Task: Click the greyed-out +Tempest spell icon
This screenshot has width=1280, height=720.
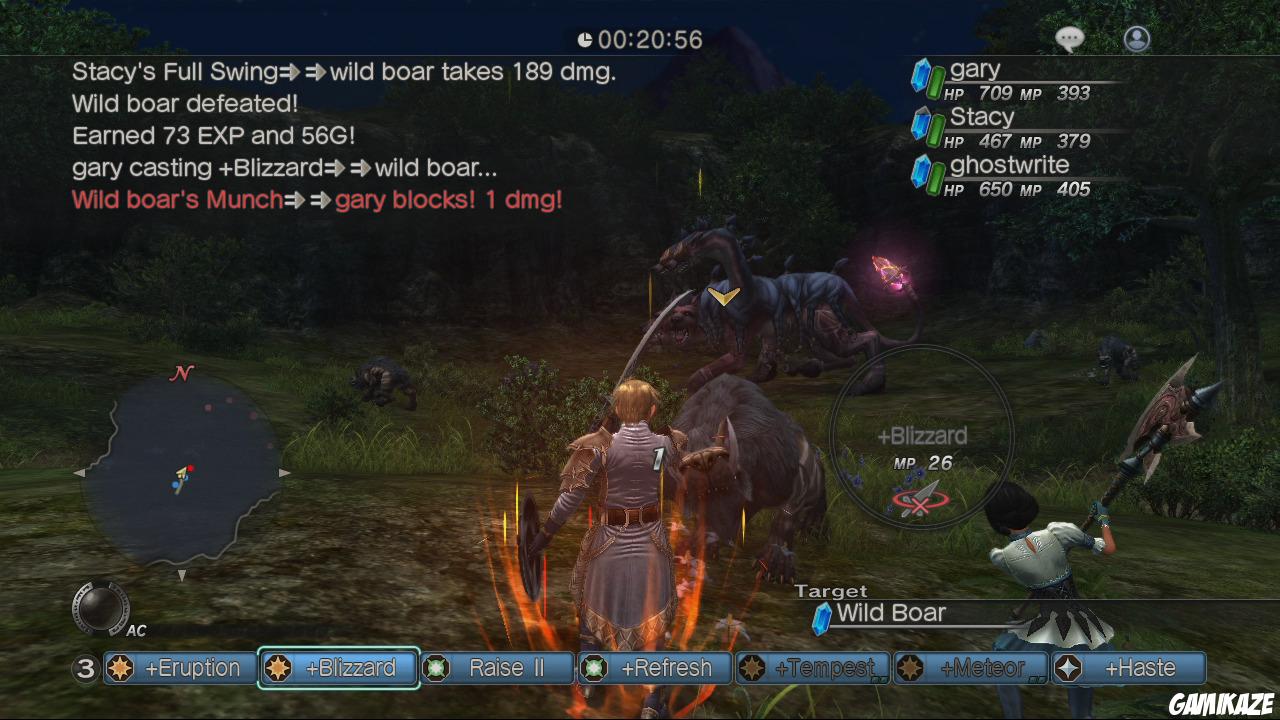Action: [752, 668]
